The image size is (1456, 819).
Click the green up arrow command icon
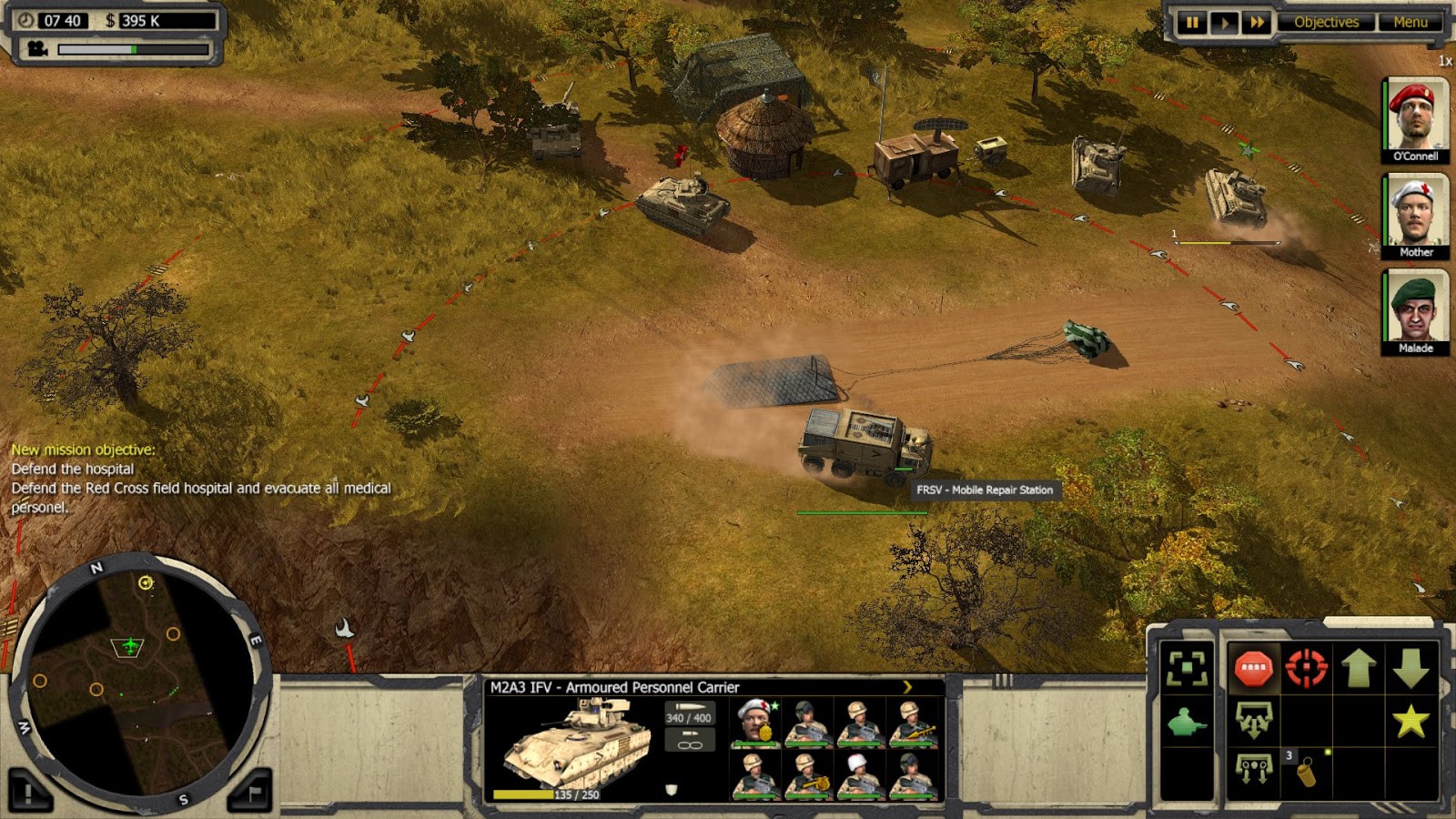1358,667
